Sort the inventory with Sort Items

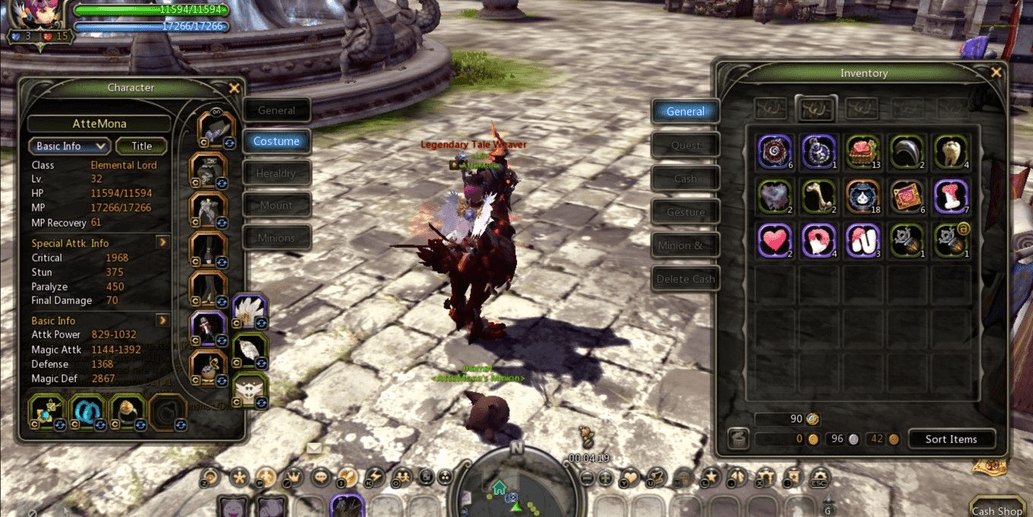[x=950, y=439]
